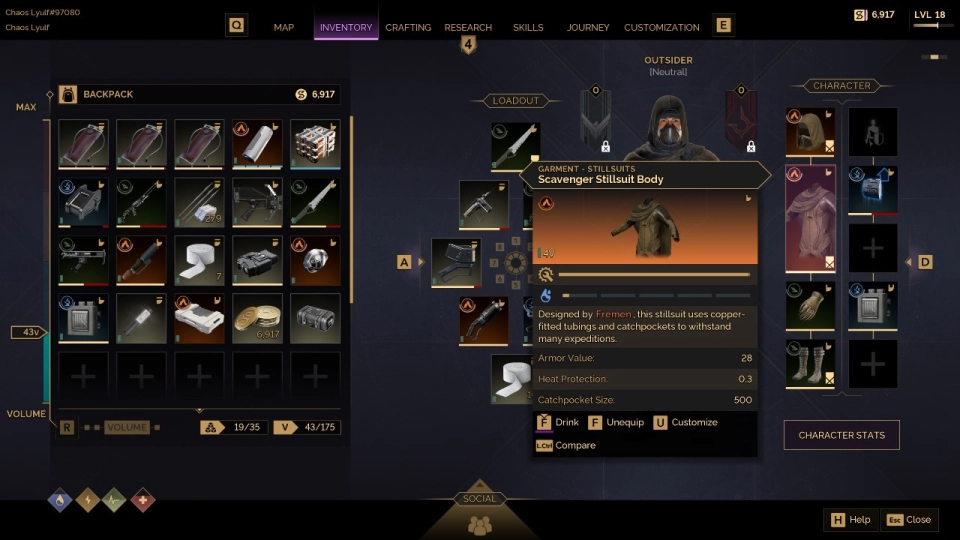The height and width of the screenshot is (540, 960).
Task: Switch to the Customization tab
Action: click(x=662, y=27)
